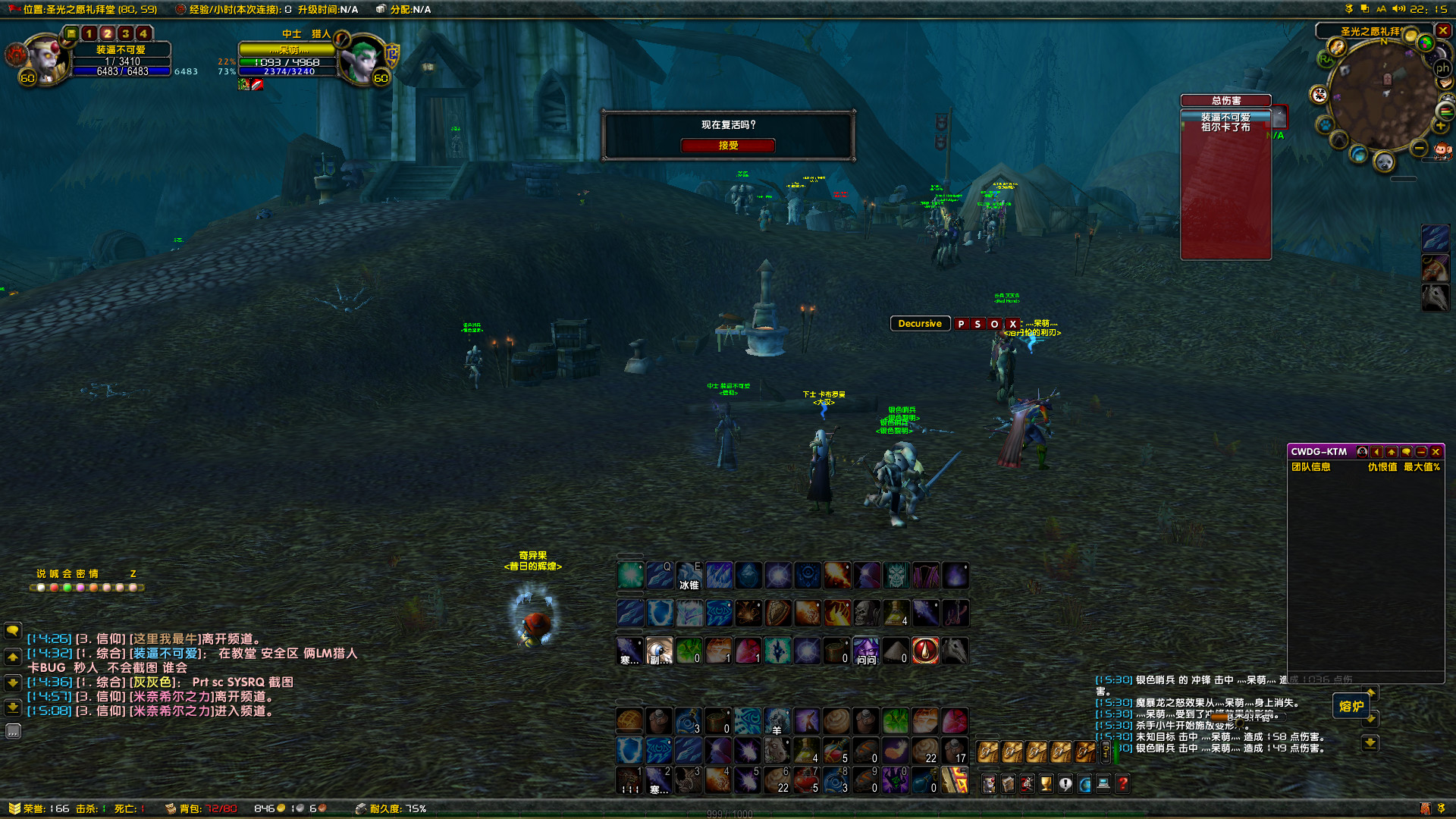Open the quest log exclamation bubble icon

click(1065, 783)
